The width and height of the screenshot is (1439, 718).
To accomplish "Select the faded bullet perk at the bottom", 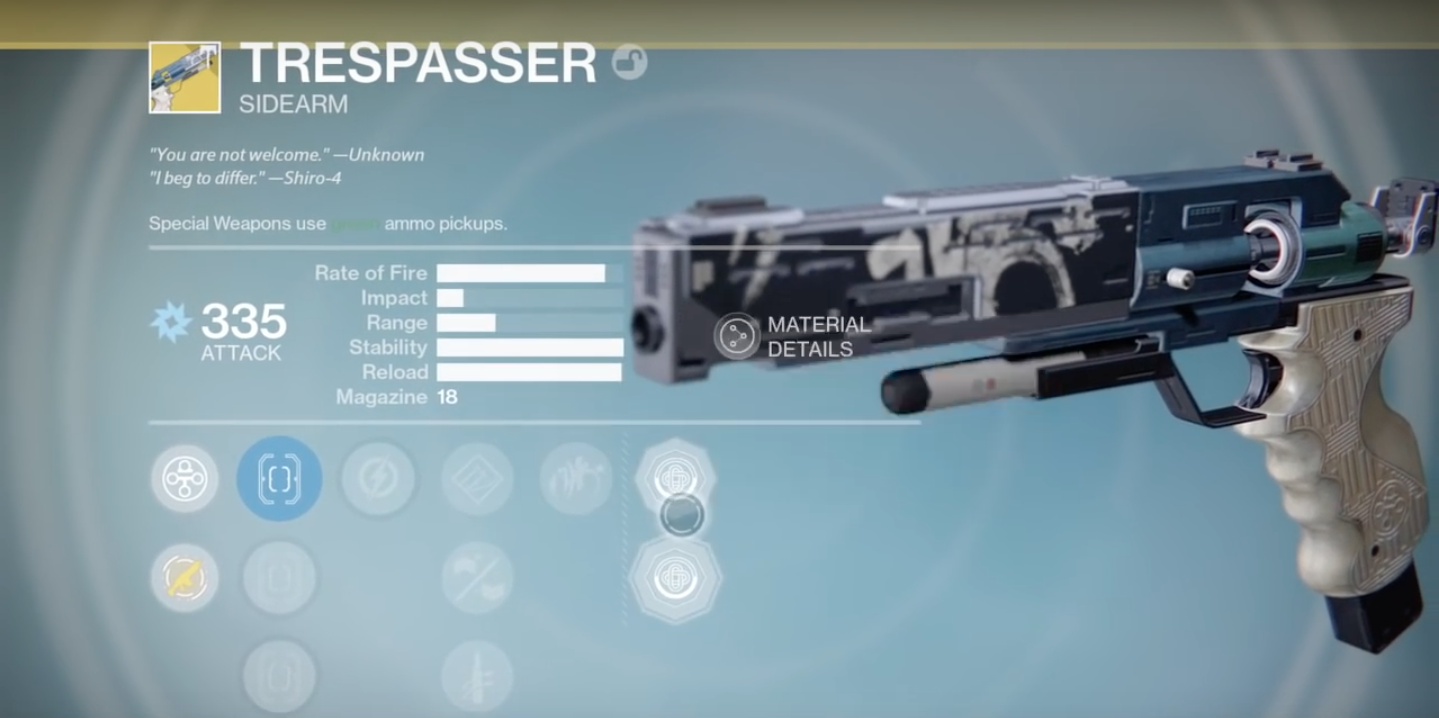I will tap(477, 676).
